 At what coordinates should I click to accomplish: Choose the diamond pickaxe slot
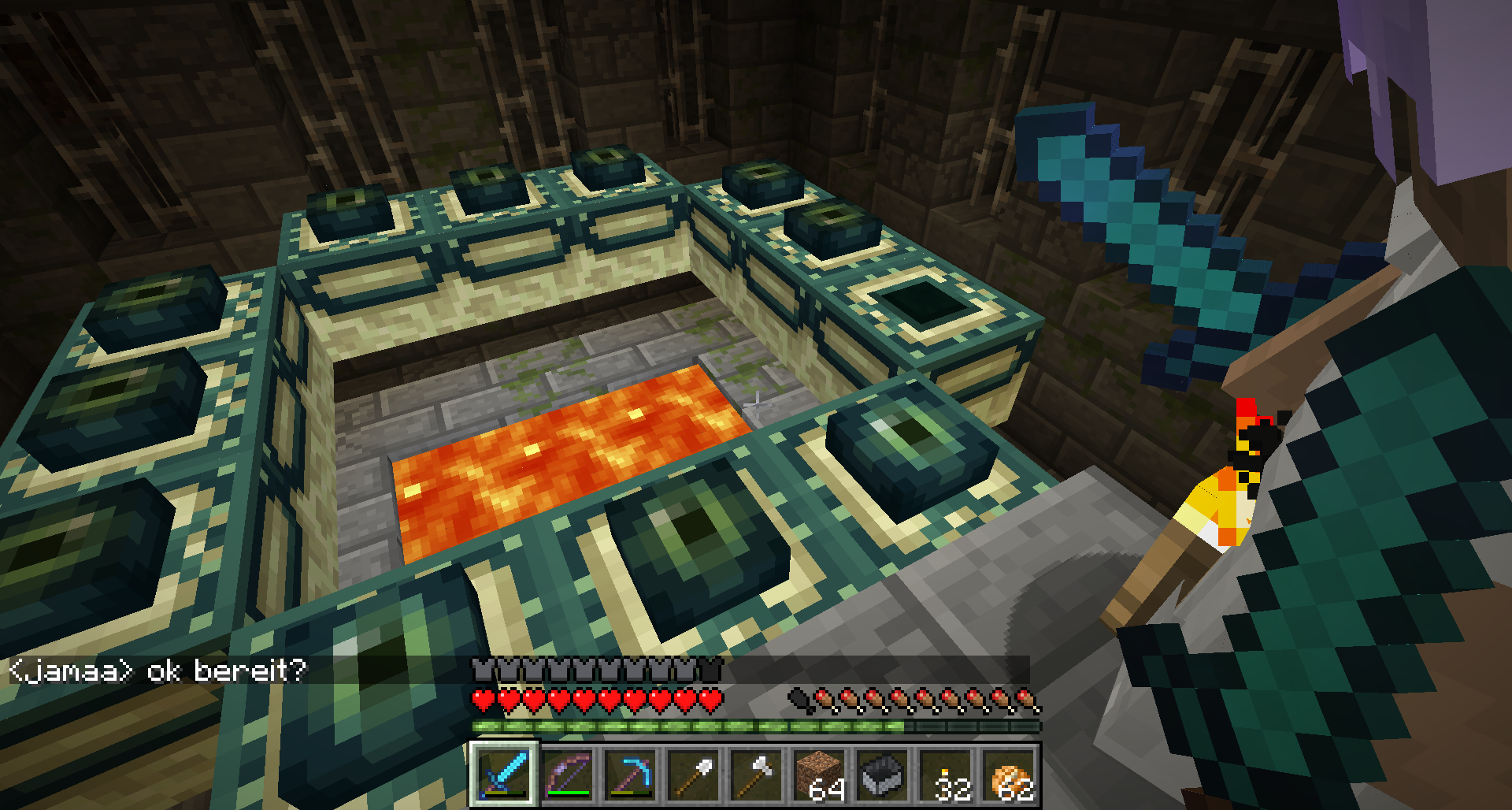click(631, 774)
